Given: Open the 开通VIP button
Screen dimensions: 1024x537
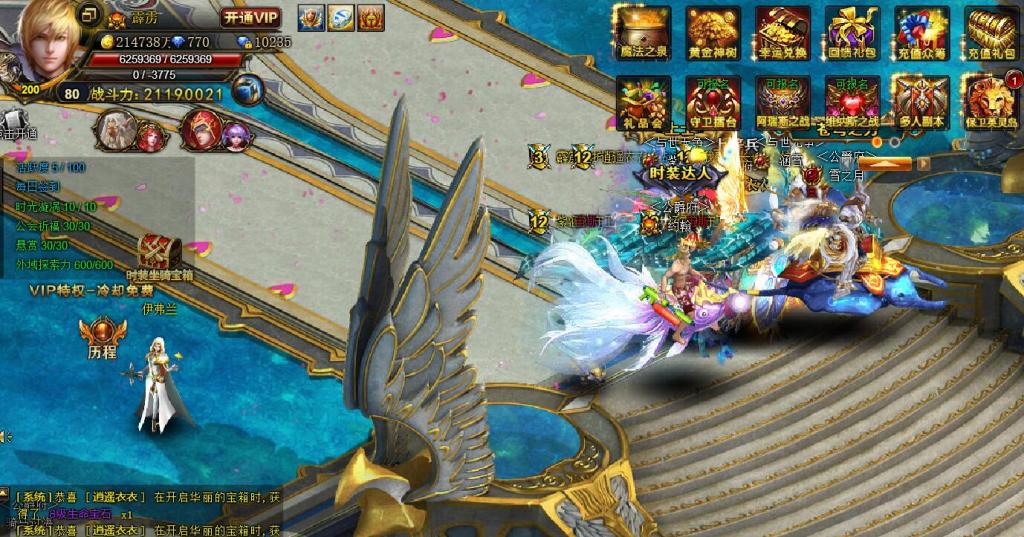Looking at the screenshot, I should [x=250, y=17].
